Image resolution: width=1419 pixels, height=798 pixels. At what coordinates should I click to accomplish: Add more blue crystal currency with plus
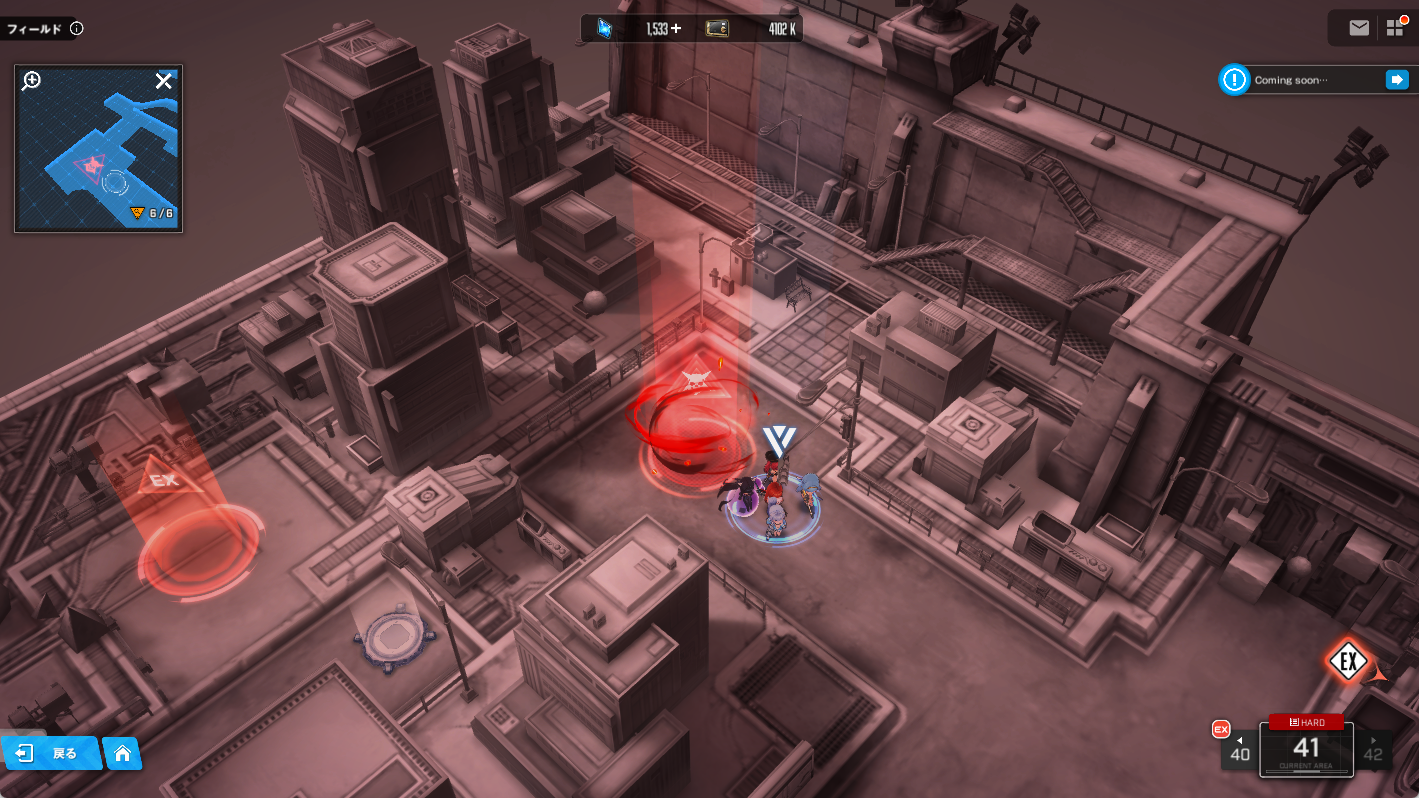point(676,29)
